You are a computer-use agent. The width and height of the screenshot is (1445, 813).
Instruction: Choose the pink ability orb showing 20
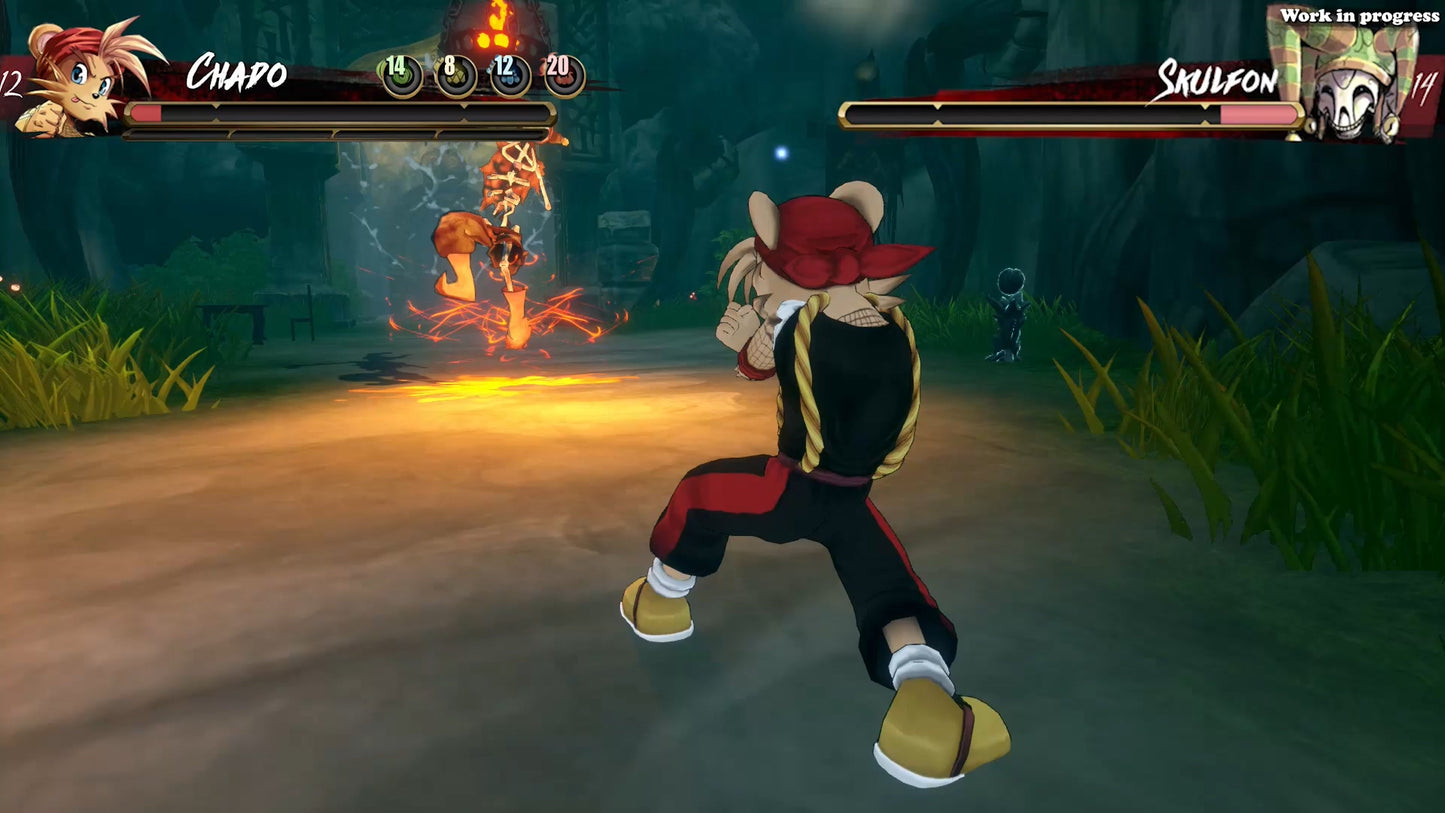564,76
